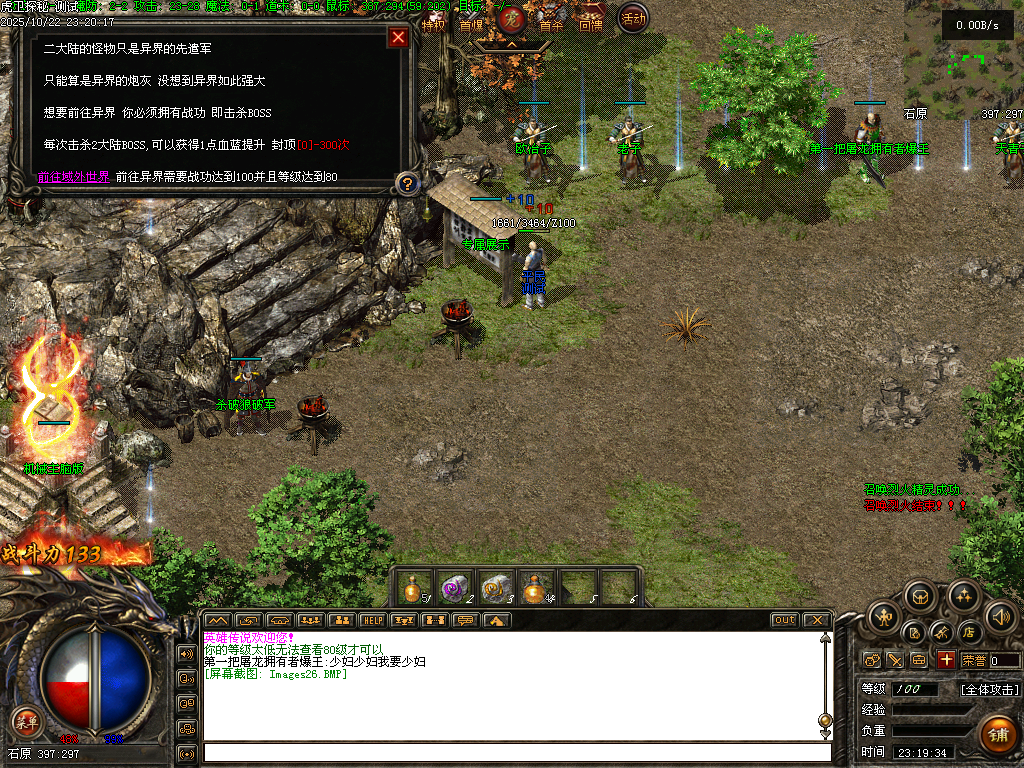Open the character equipment round button
This screenshot has height=768, width=1024.
tap(883, 615)
